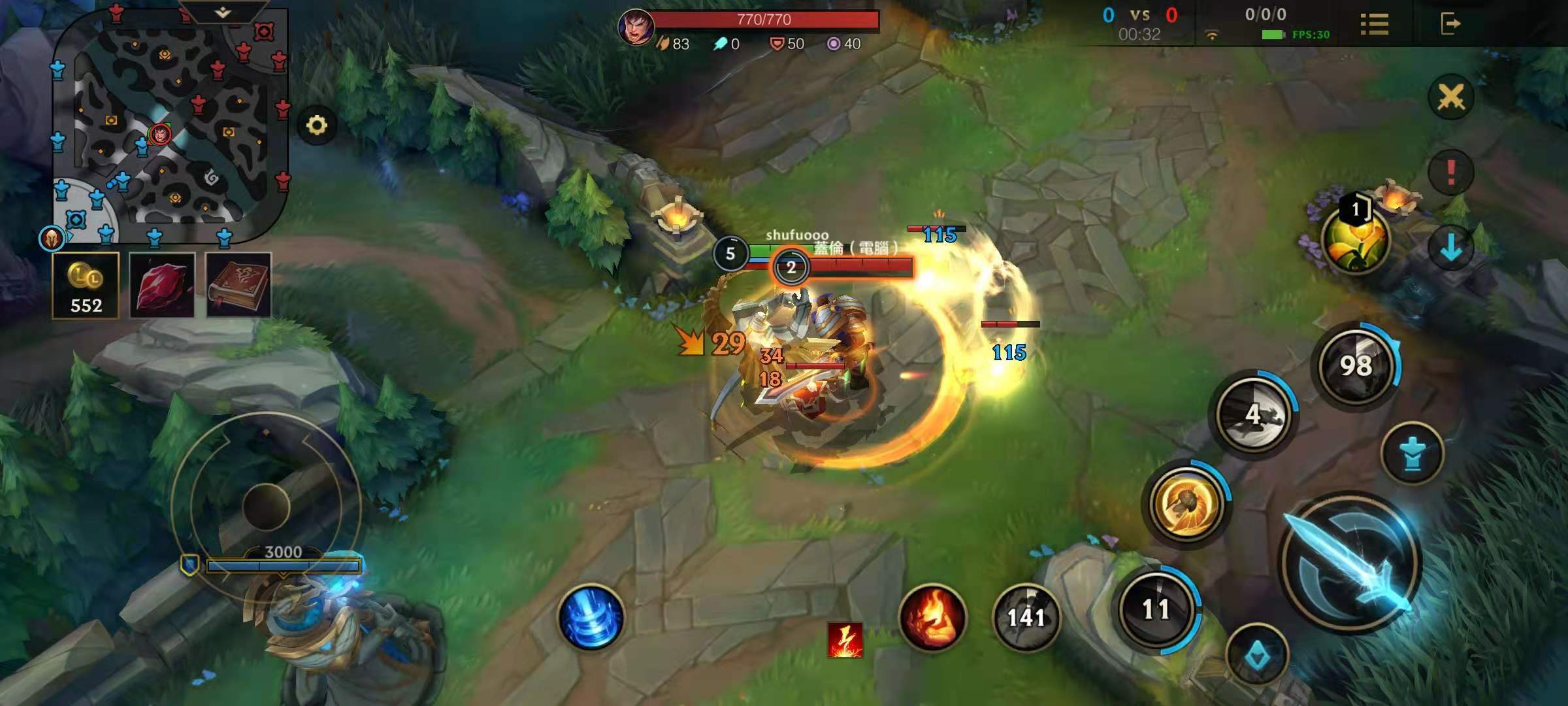The height and width of the screenshot is (706, 1568).
Task: Activate the golden helmet ability
Action: point(1186,503)
